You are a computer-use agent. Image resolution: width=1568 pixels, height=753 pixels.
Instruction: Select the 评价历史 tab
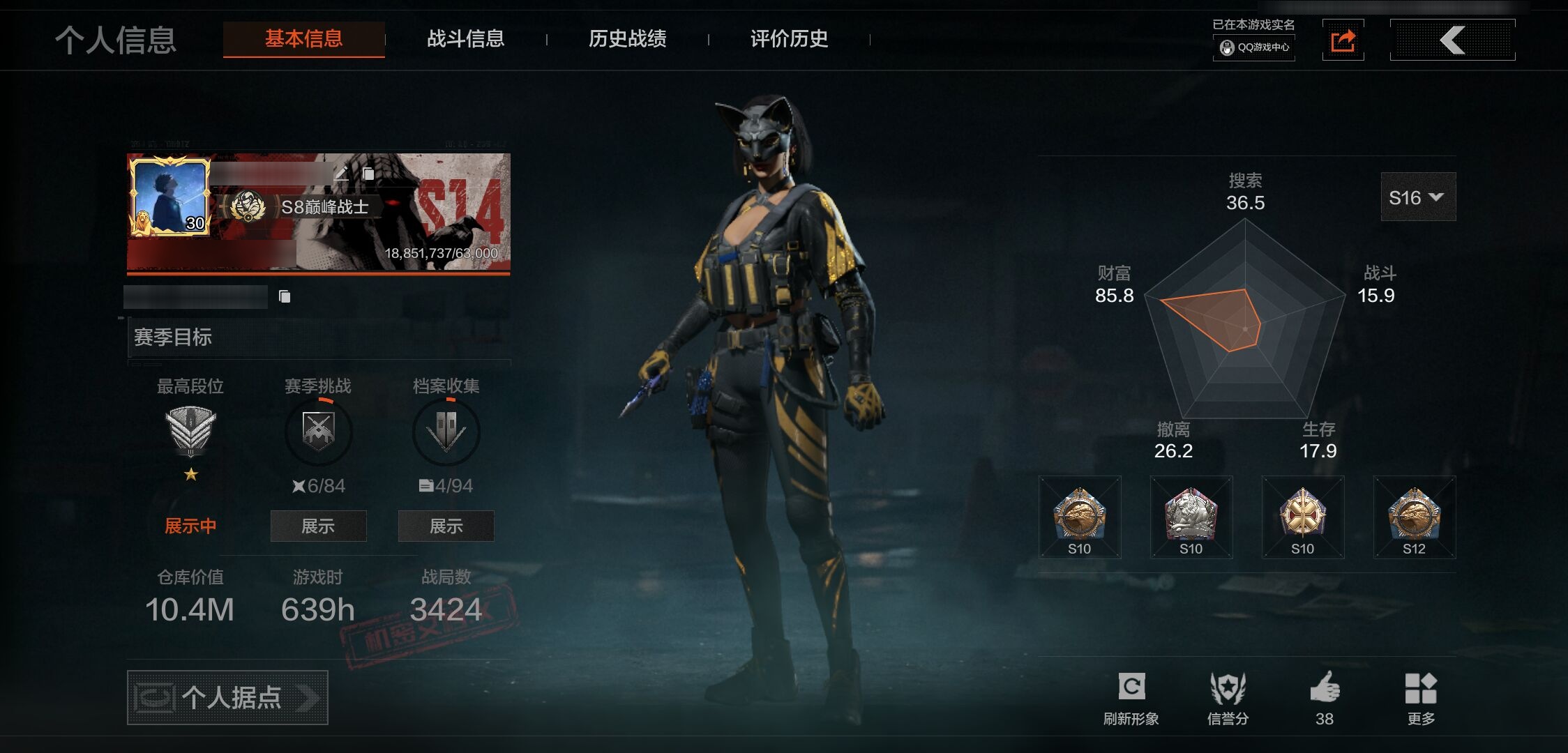click(789, 39)
